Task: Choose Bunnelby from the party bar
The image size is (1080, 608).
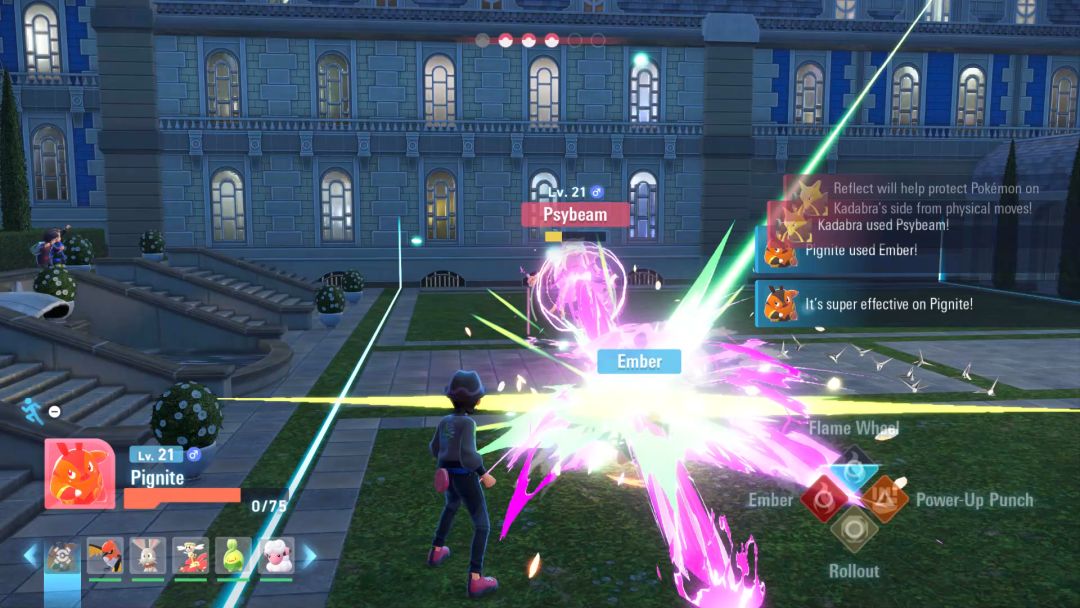Action: point(147,555)
